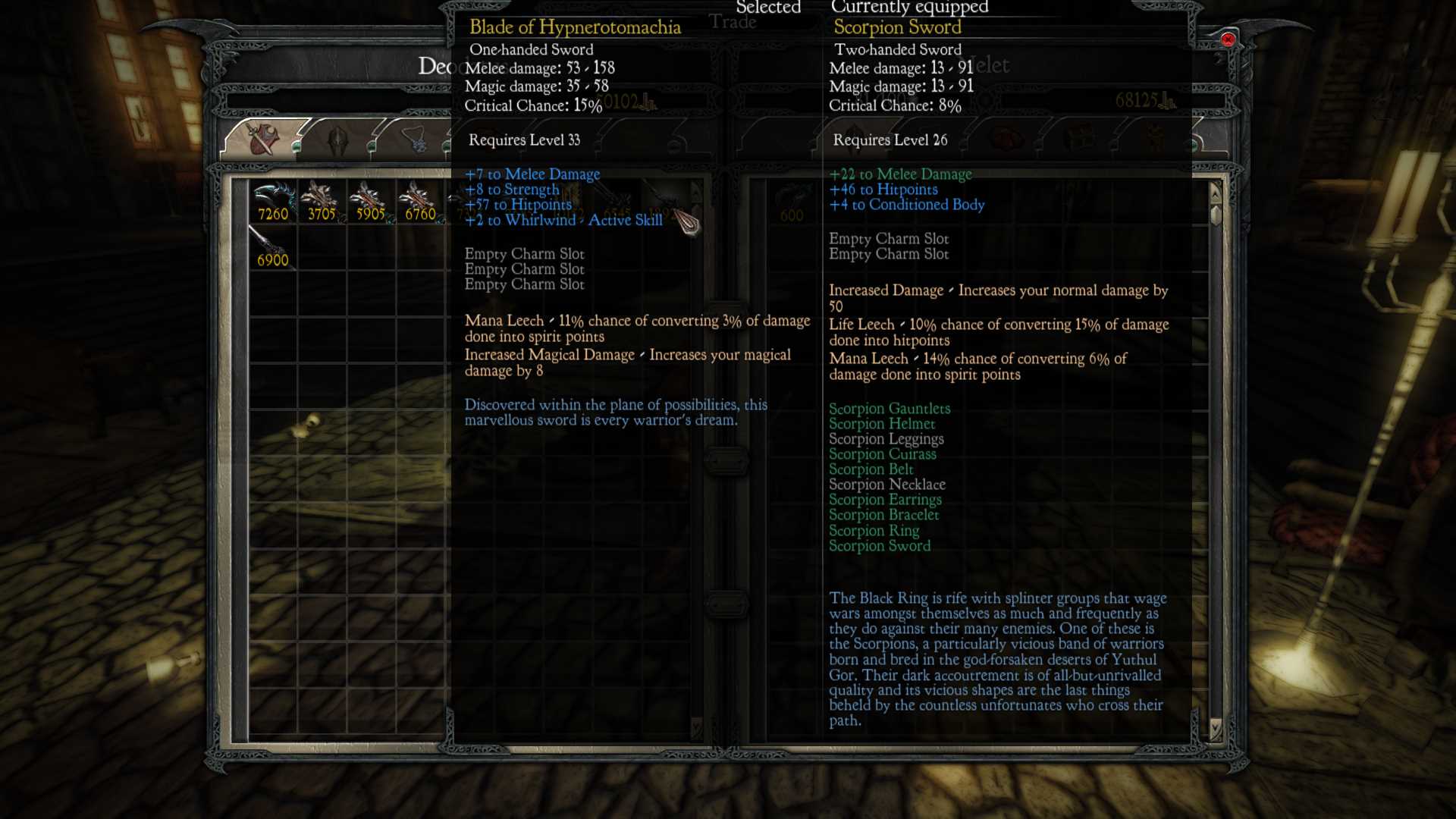Screen dimensions: 1456x819
Task: Click the scrollbar down arrow on the right panel
Action: [1216, 729]
